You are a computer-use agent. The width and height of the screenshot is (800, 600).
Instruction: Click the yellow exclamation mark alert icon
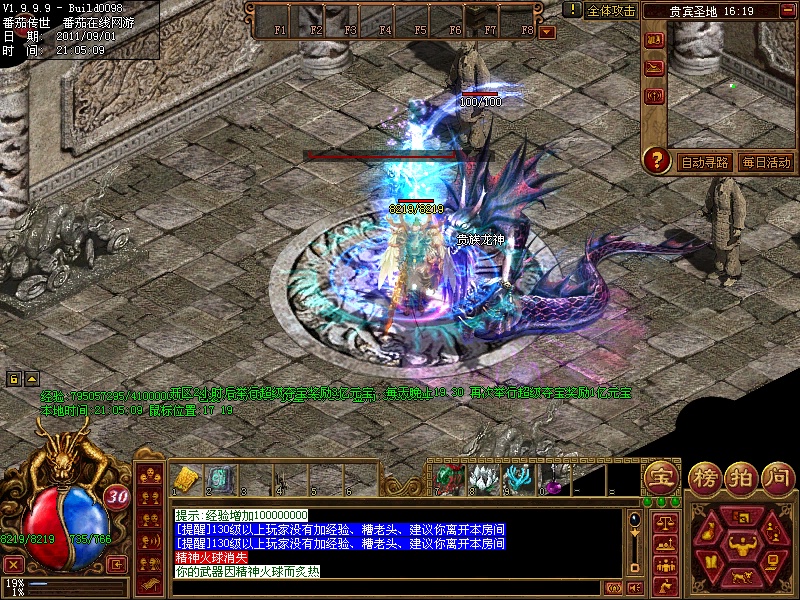[x=571, y=10]
